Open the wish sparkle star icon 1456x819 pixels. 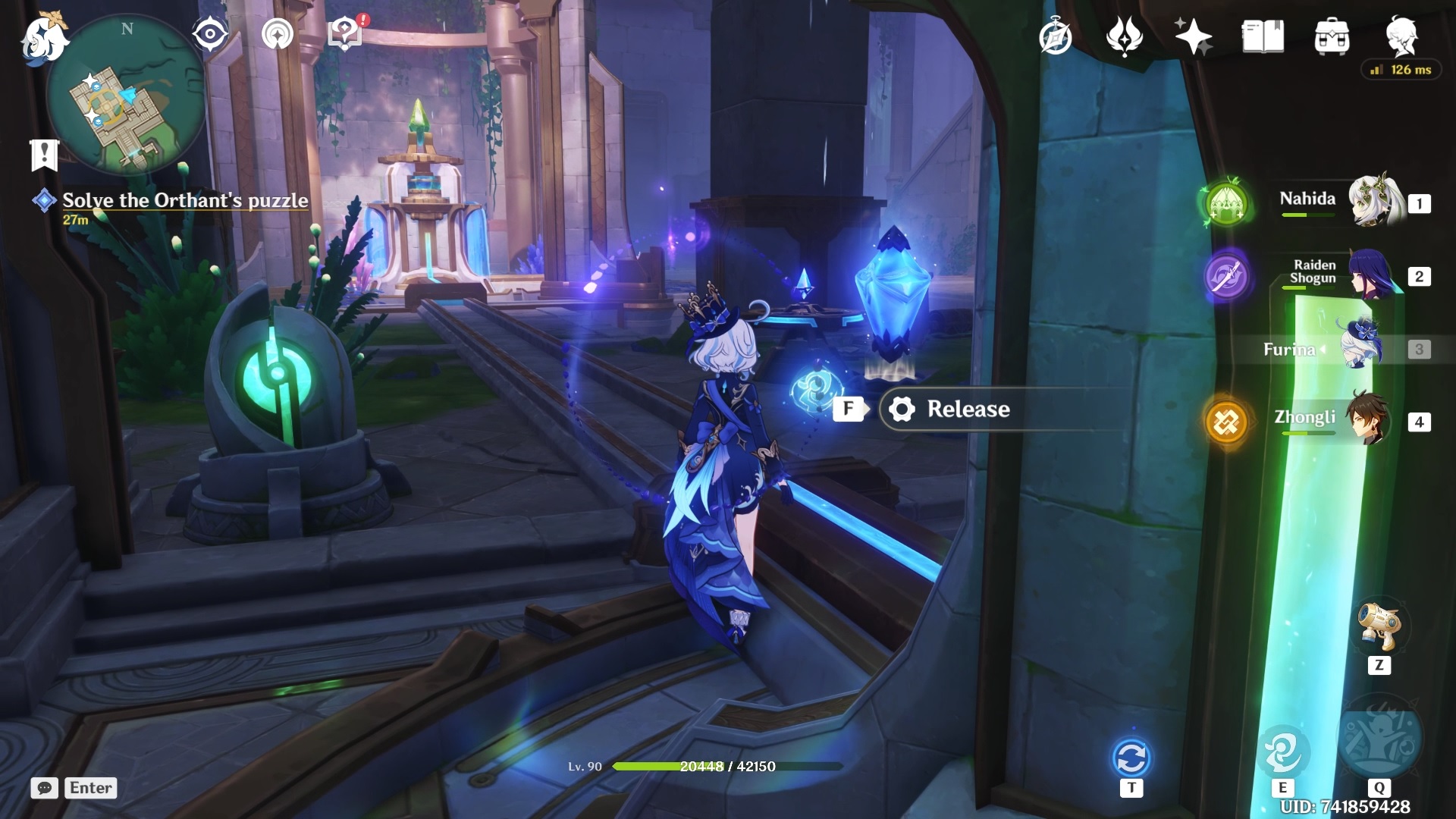pos(1193,36)
